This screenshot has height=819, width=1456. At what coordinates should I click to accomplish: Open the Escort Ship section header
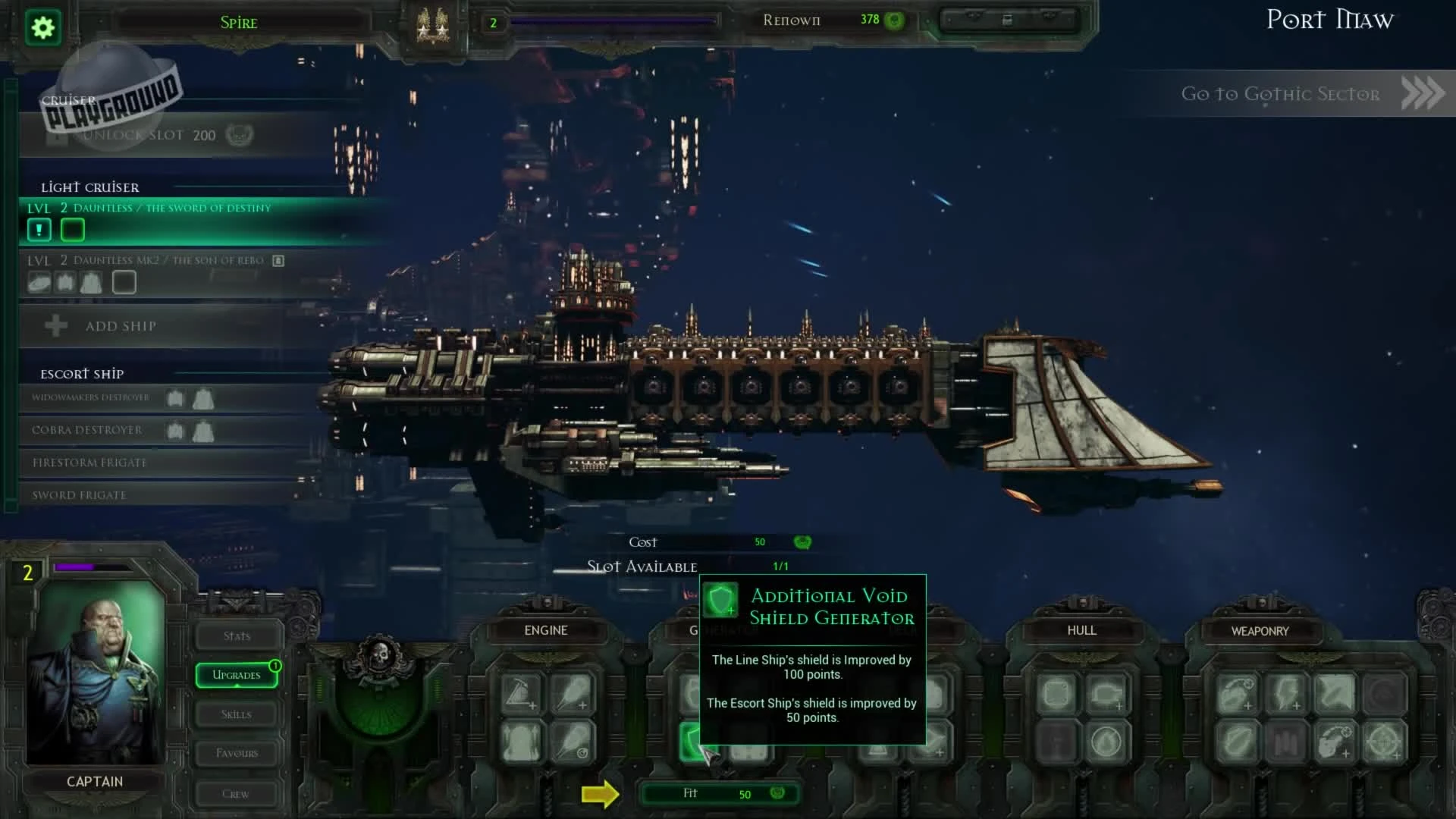81,373
